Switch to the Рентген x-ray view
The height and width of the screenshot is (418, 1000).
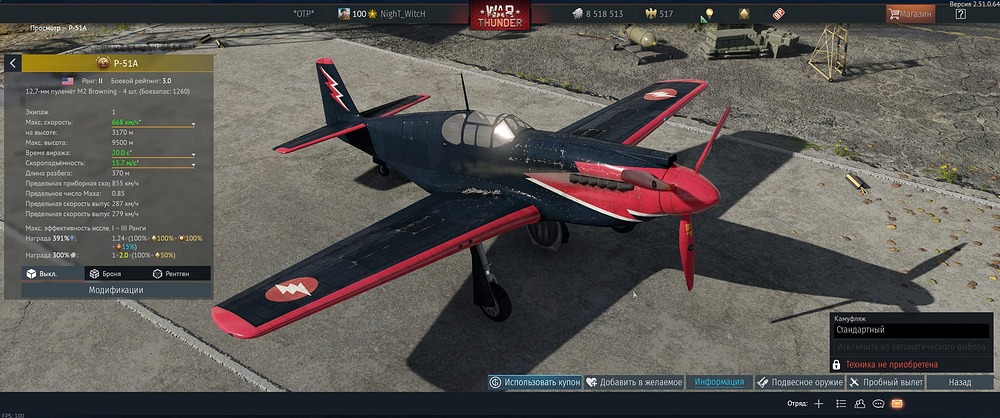171,273
